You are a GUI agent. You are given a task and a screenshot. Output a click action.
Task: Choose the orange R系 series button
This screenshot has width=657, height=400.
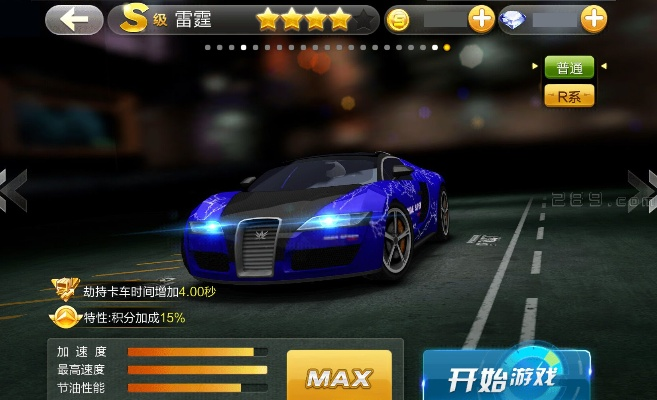(x=569, y=96)
